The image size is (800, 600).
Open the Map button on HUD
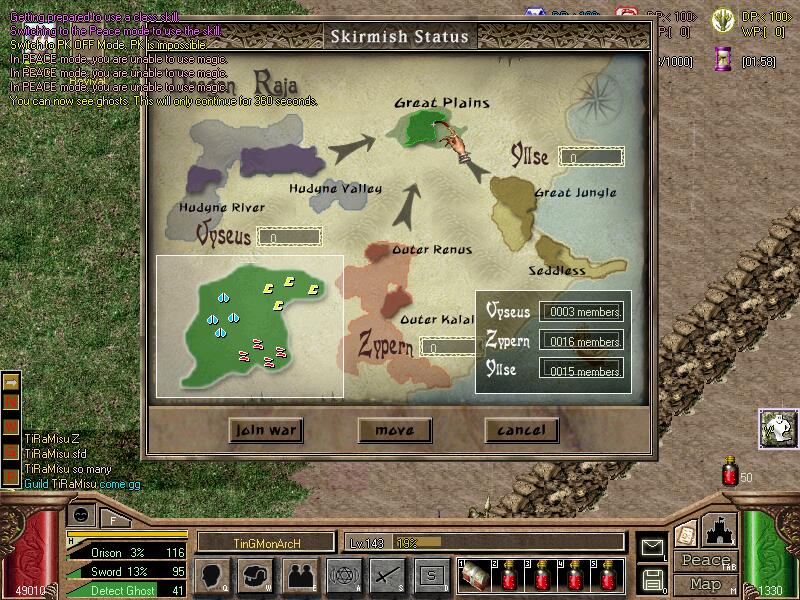click(705, 584)
